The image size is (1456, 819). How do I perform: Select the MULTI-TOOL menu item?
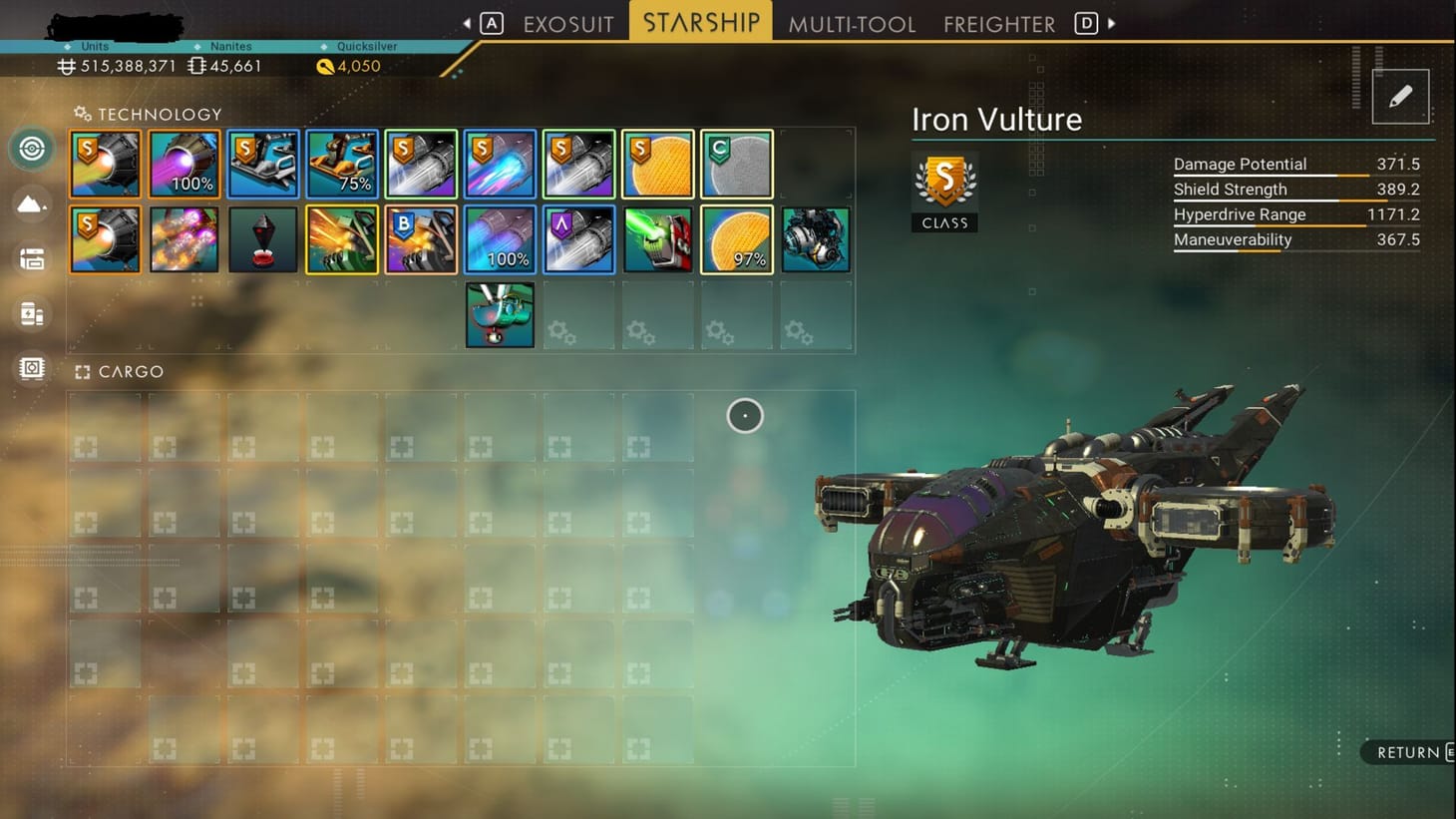[853, 23]
